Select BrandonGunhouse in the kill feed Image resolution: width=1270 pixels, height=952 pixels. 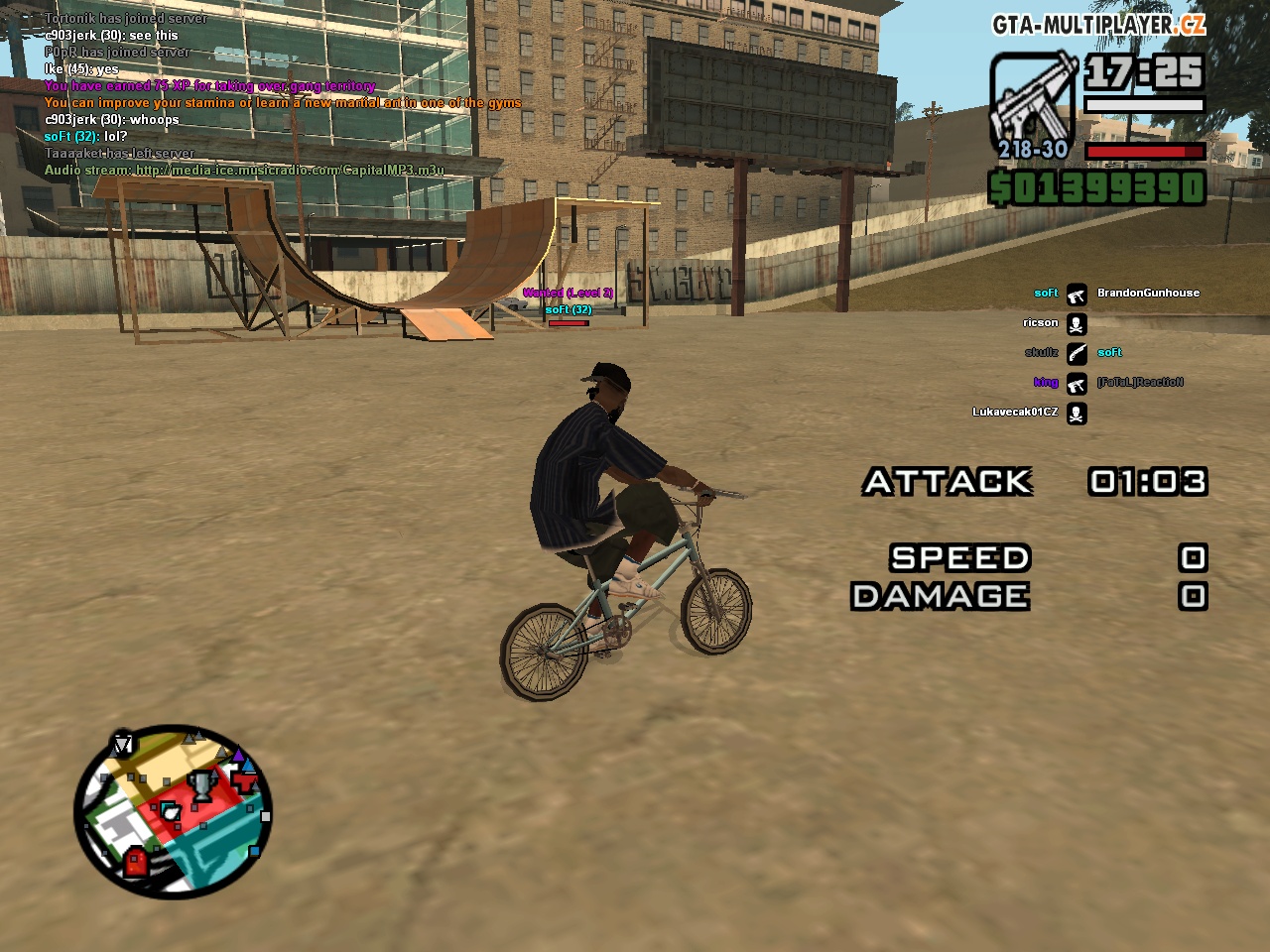(x=1148, y=294)
